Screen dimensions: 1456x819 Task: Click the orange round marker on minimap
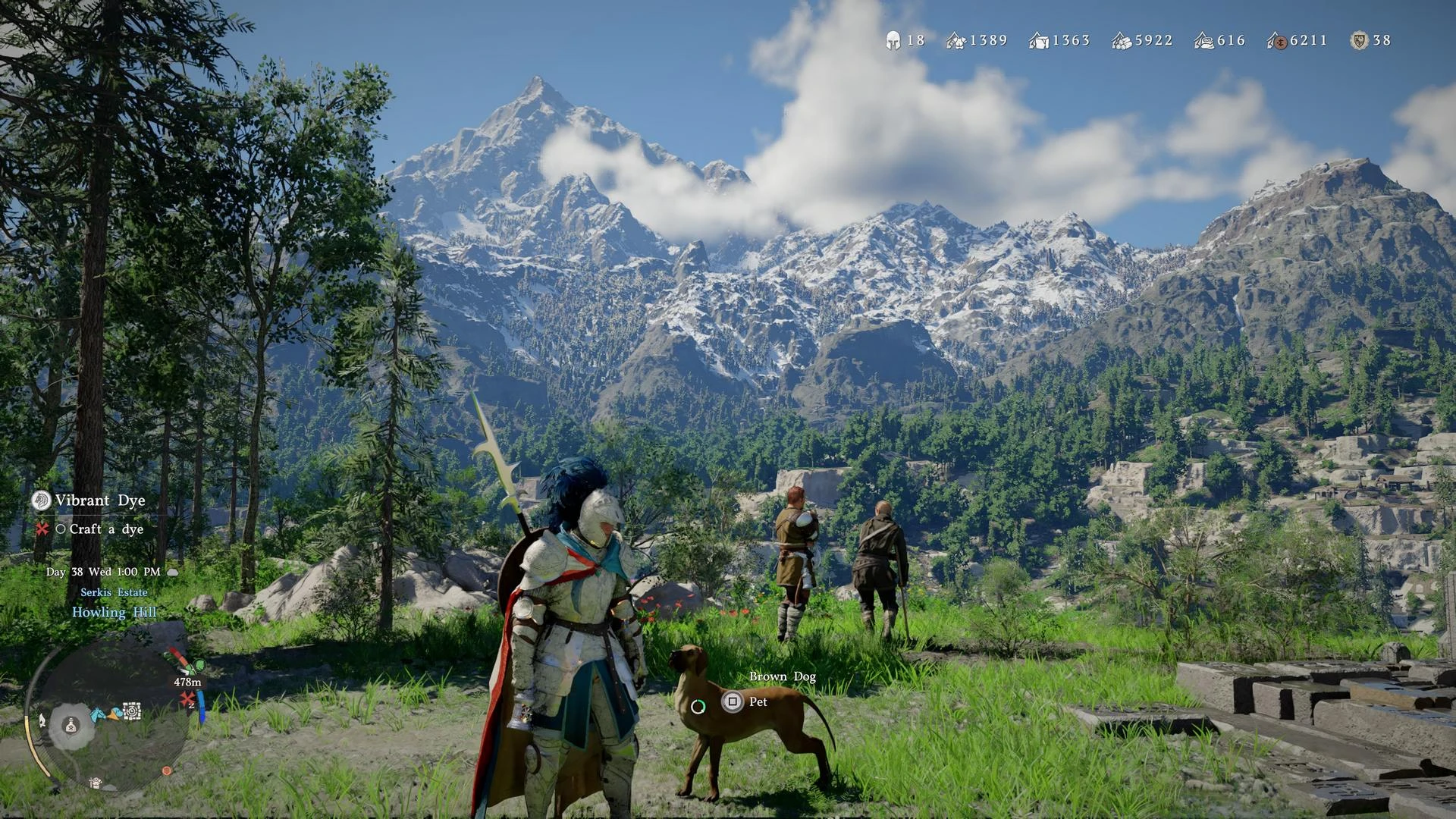(x=167, y=770)
